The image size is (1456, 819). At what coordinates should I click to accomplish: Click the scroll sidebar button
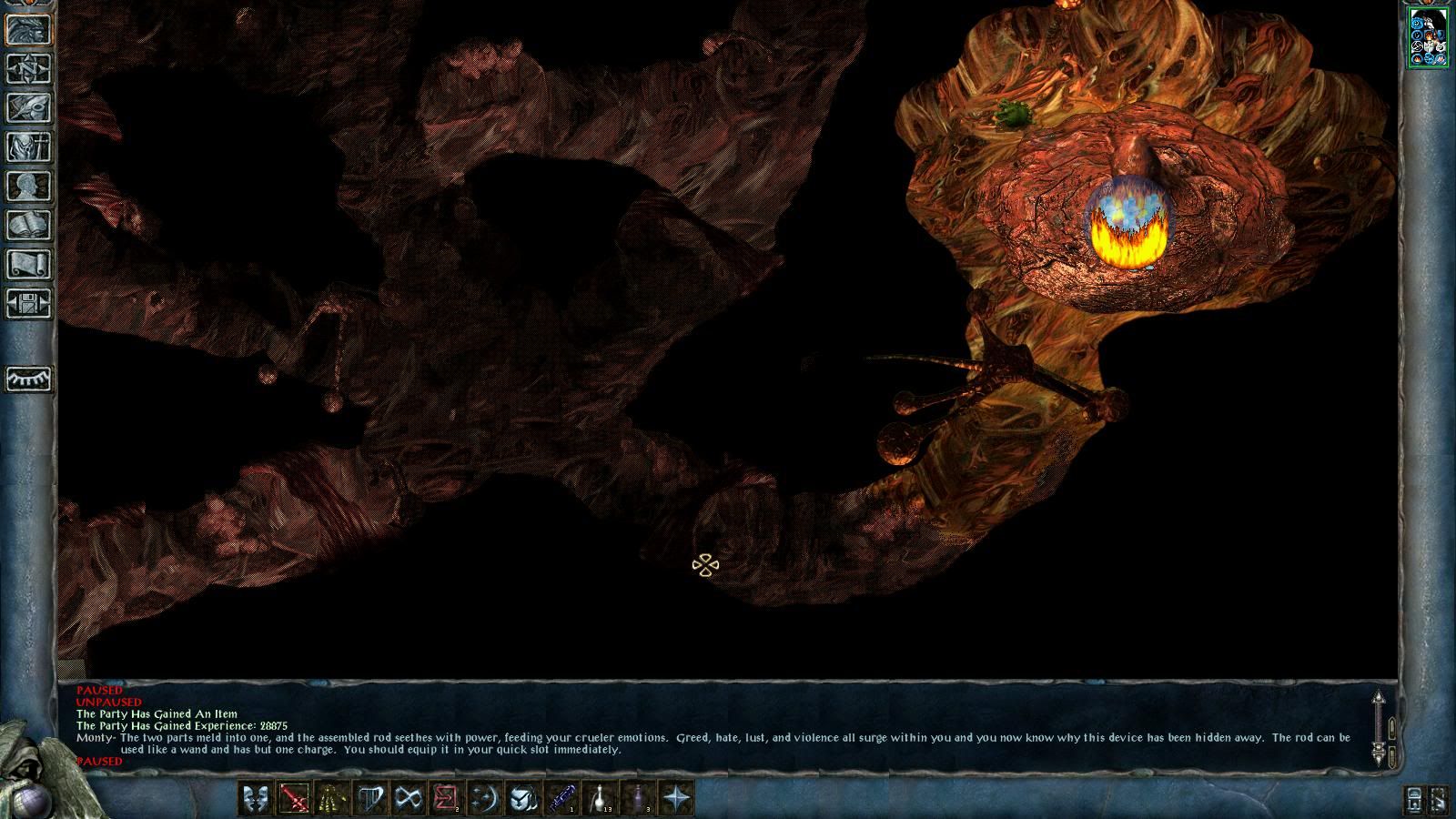click(x=28, y=265)
